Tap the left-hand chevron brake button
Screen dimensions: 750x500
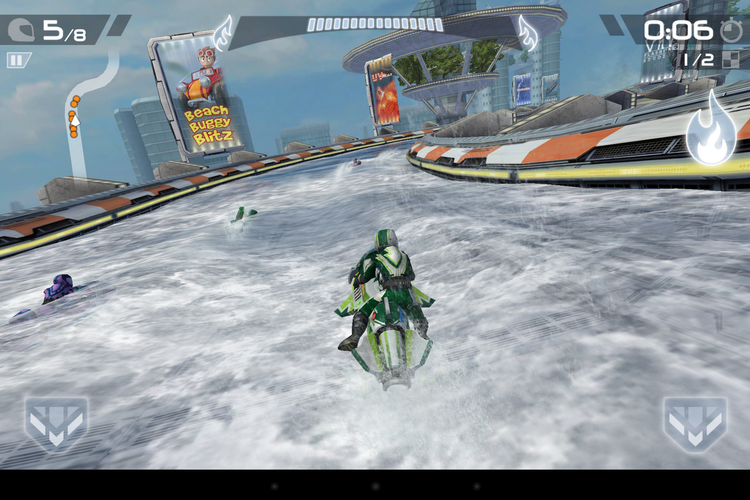(x=56, y=423)
